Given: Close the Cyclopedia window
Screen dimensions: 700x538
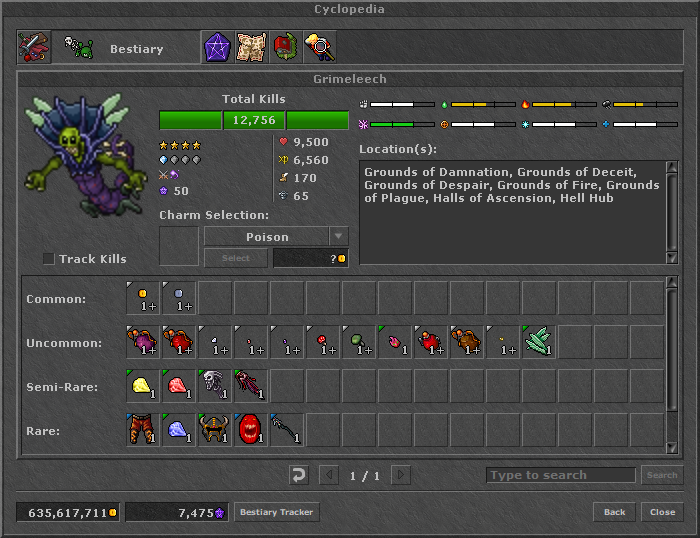Looking at the screenshot, I should pyautogui.click(x=662, y=512).
